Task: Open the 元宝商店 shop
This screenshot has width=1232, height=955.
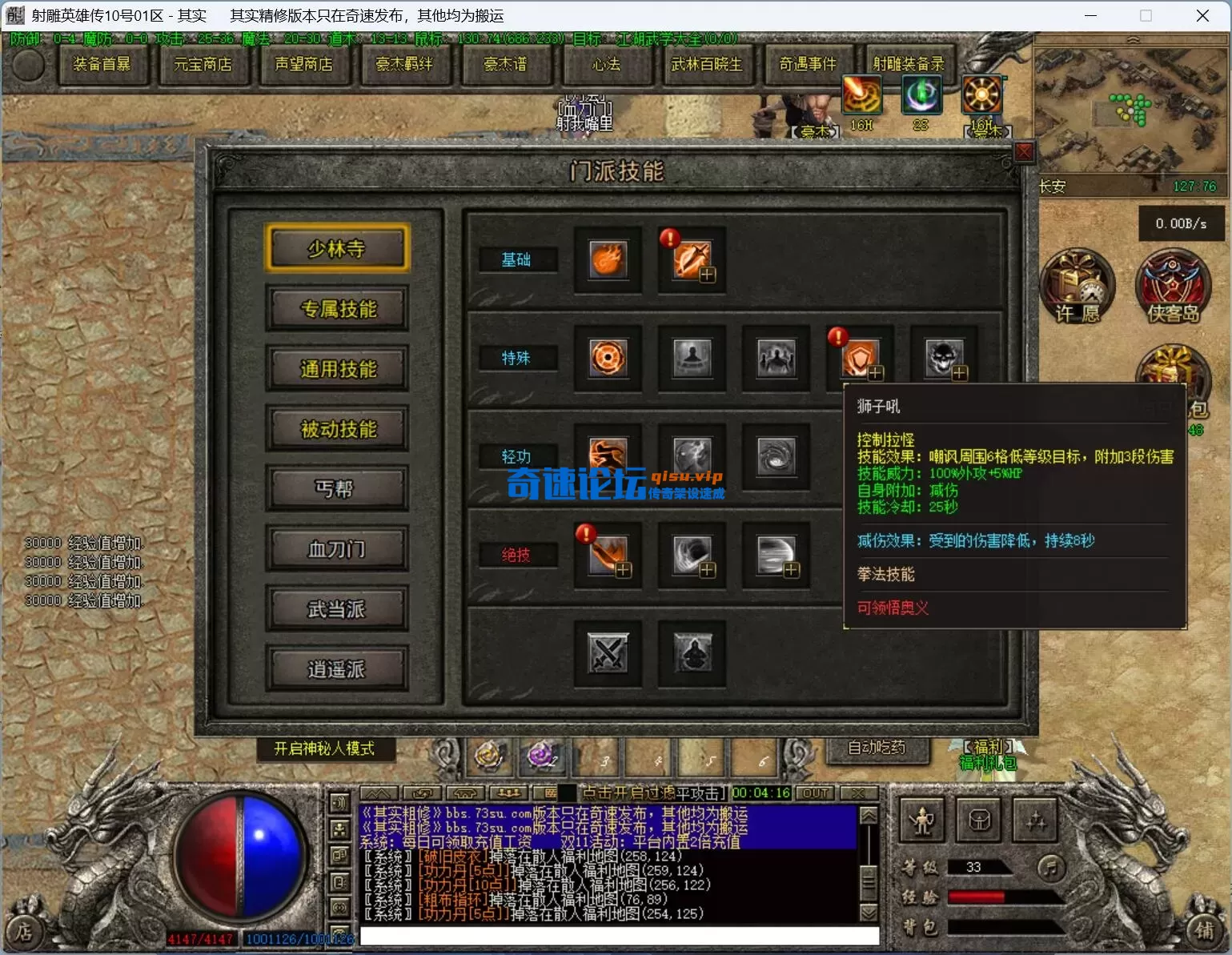Action: click(x=203, y=64)
